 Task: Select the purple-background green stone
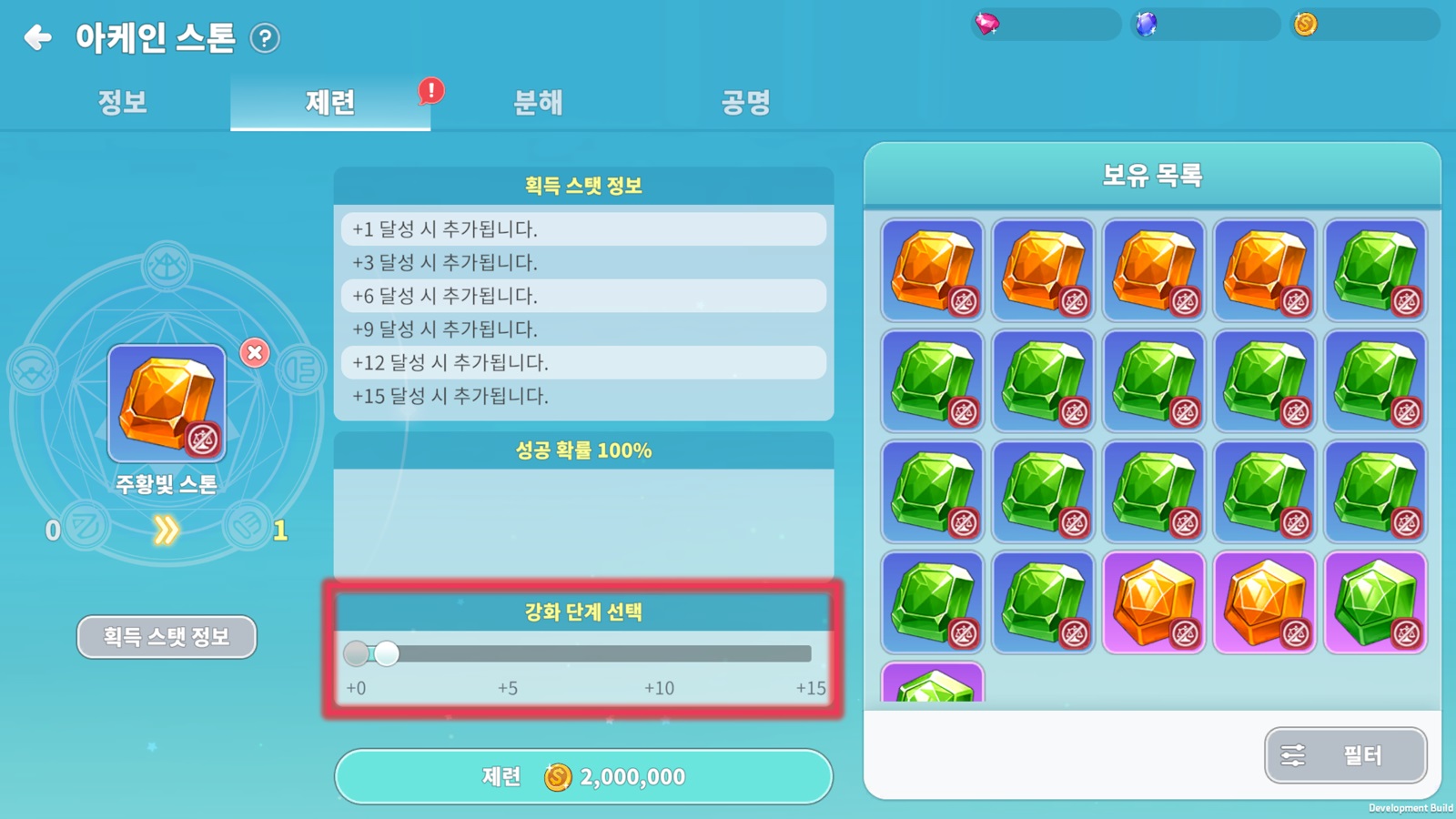click(x=1375, y=602)
